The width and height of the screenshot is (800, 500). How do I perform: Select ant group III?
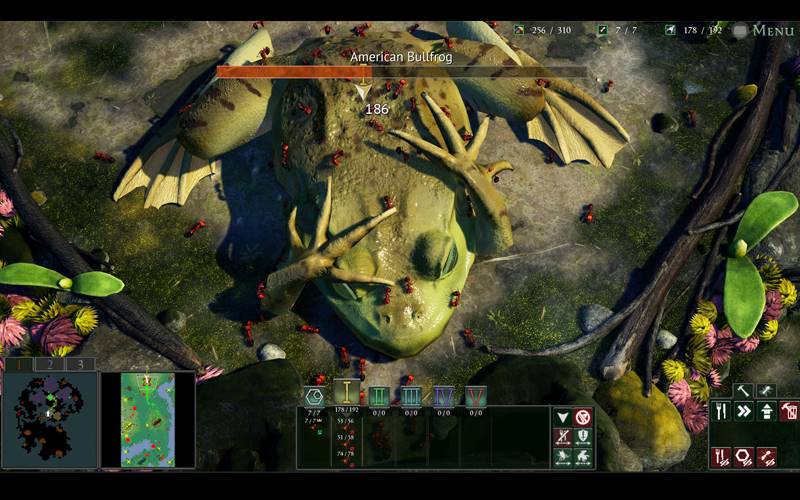410,396
